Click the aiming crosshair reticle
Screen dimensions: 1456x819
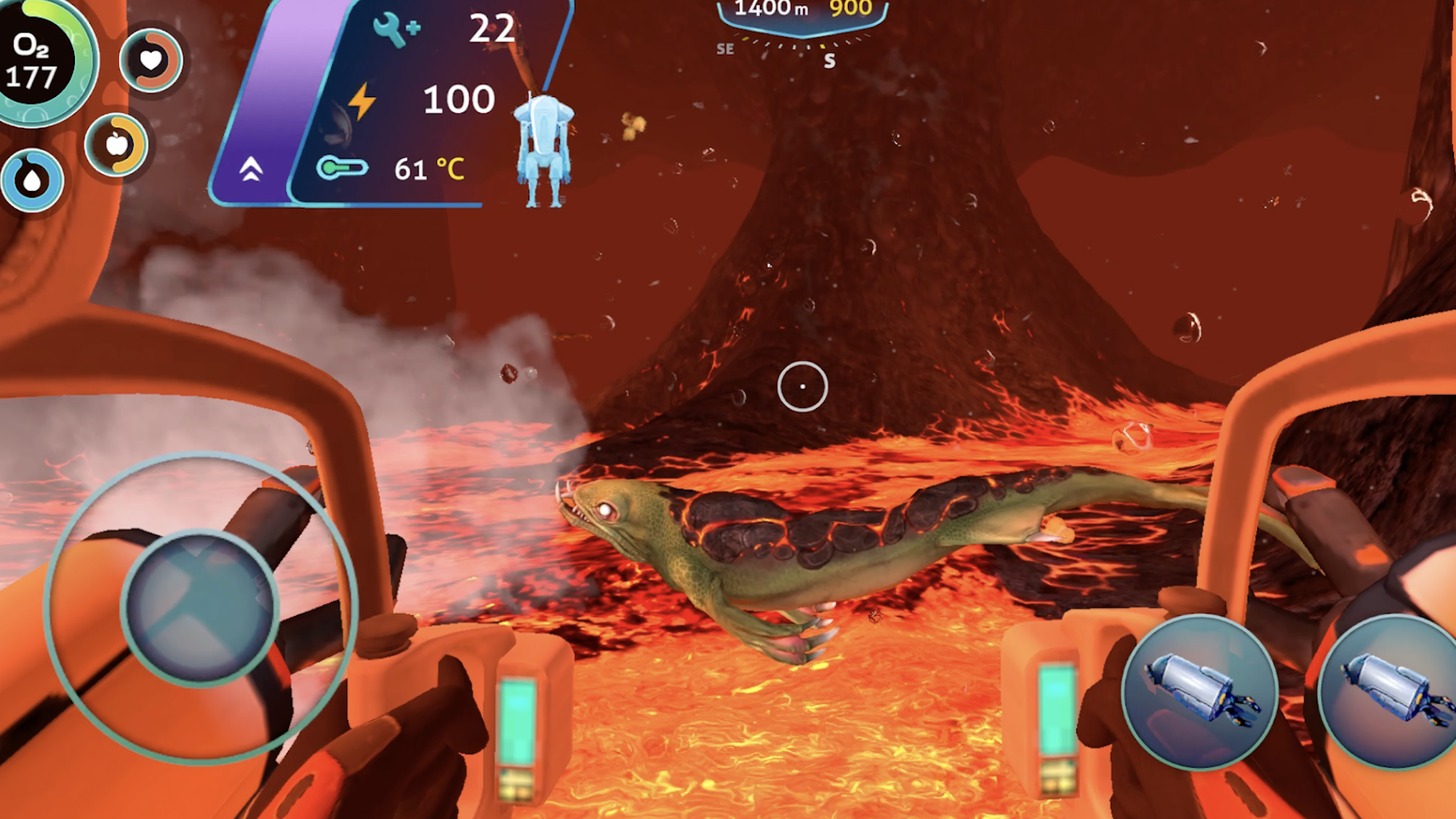802,387
